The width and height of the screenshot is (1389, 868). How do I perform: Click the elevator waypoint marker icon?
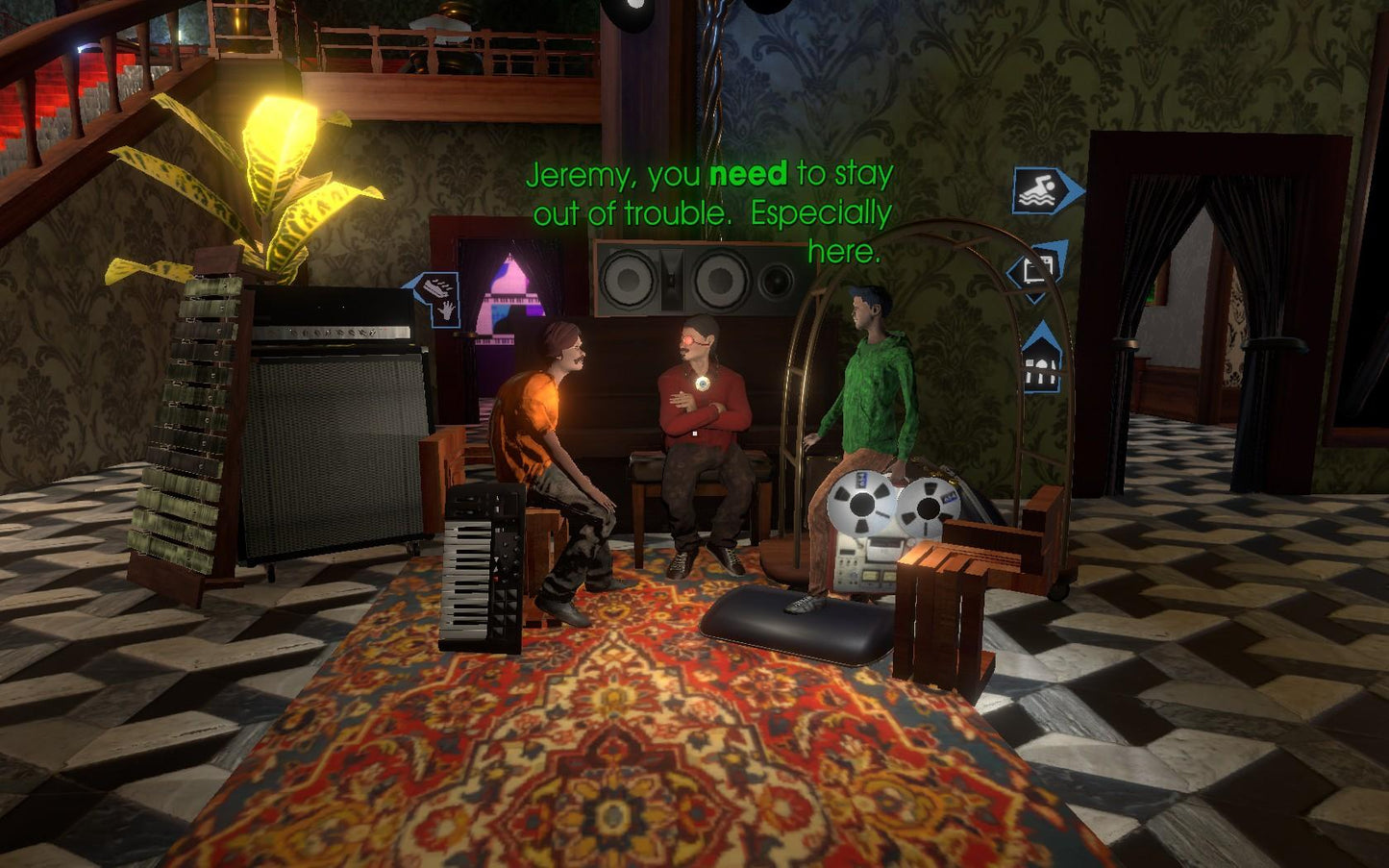click(1037, 269)
